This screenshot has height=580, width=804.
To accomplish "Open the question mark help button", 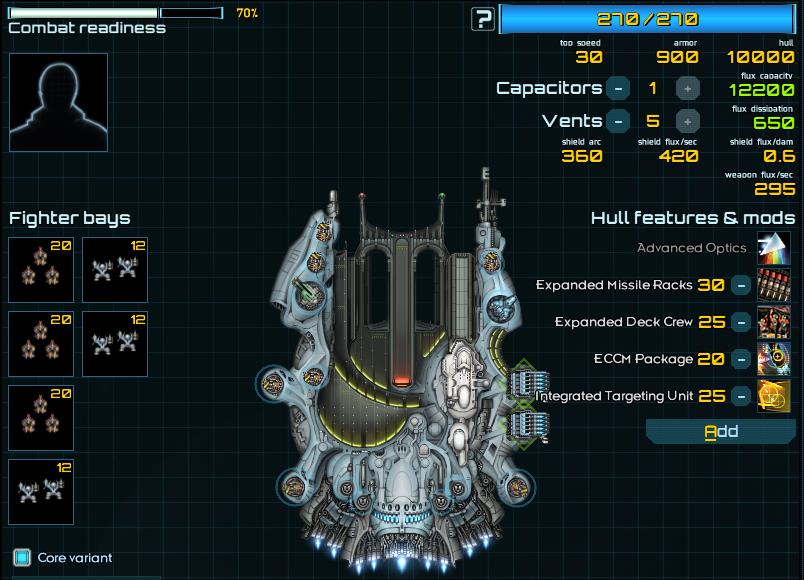I will pos(484,18).
